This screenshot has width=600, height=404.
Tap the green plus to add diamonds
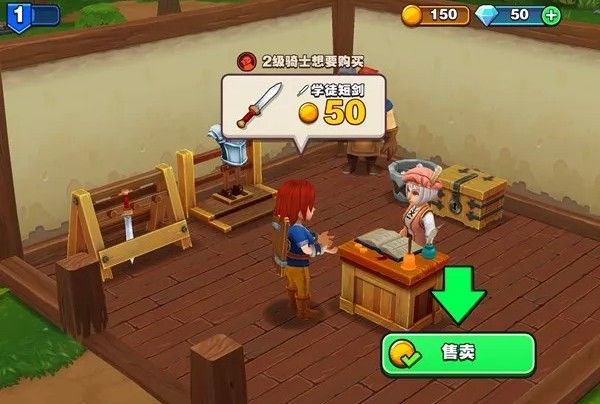(x=551, y=15)
